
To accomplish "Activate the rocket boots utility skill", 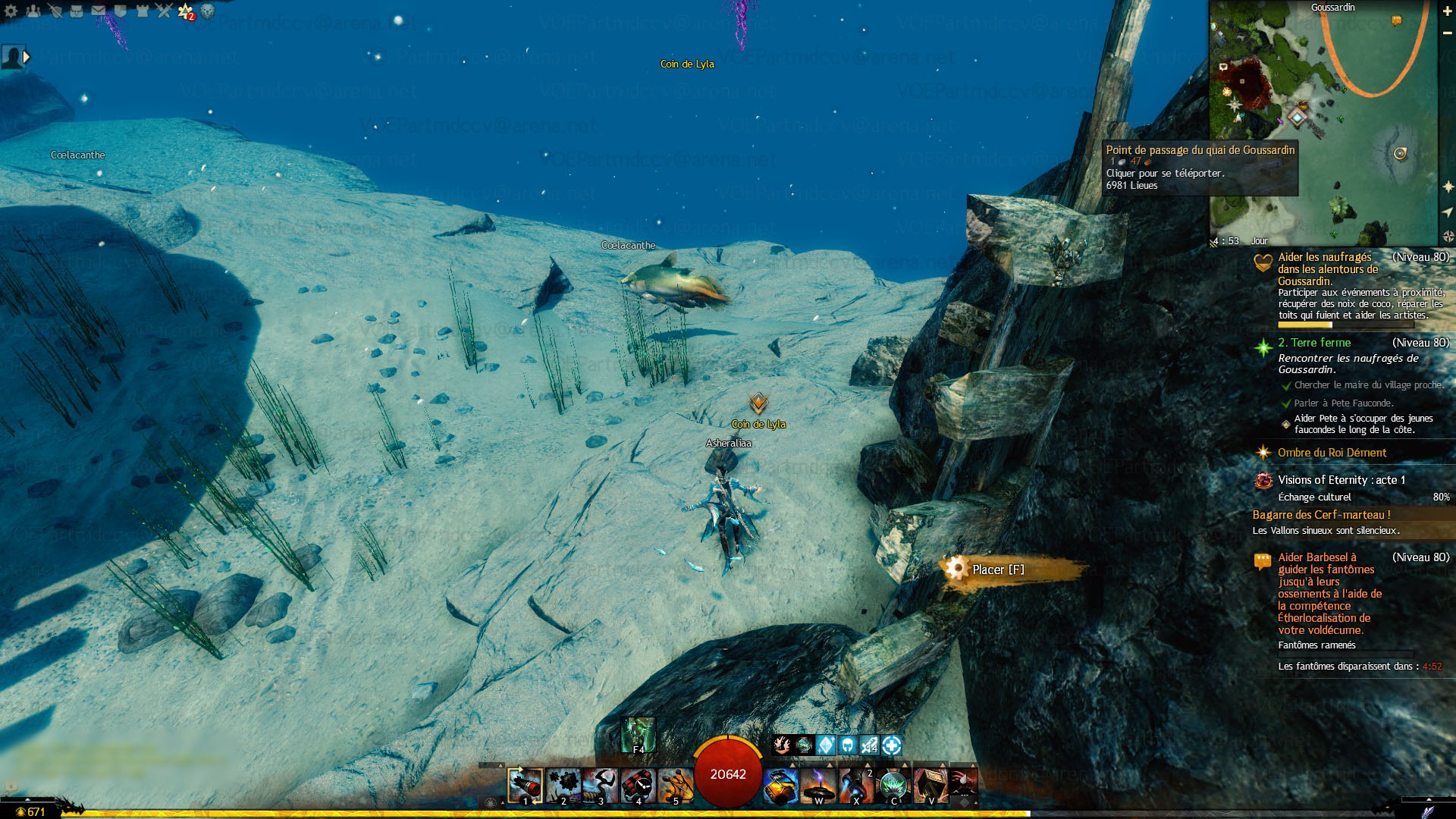I will tap(855, 785).
